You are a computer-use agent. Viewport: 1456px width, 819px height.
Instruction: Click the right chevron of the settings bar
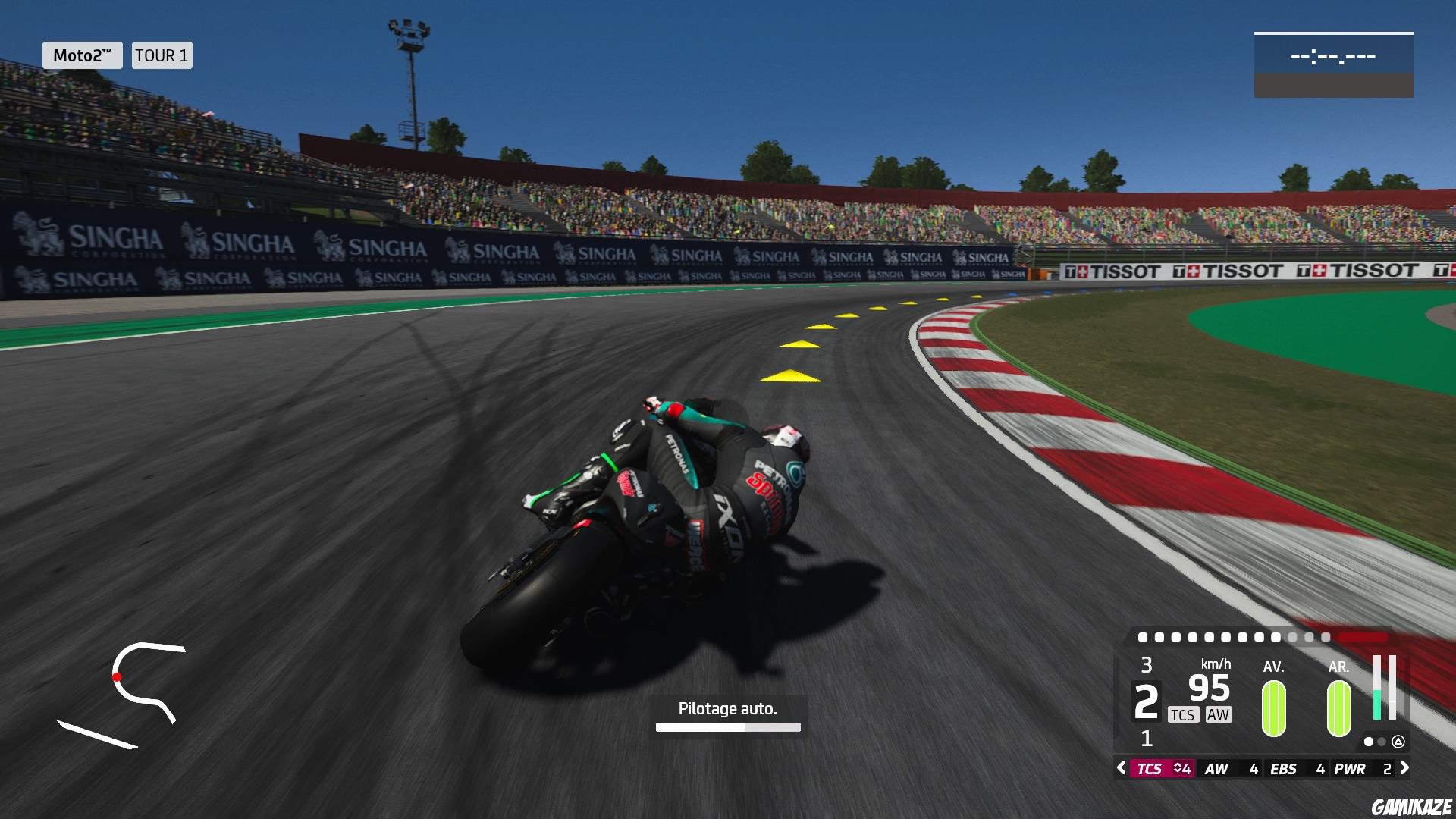tap(1405, 768)
